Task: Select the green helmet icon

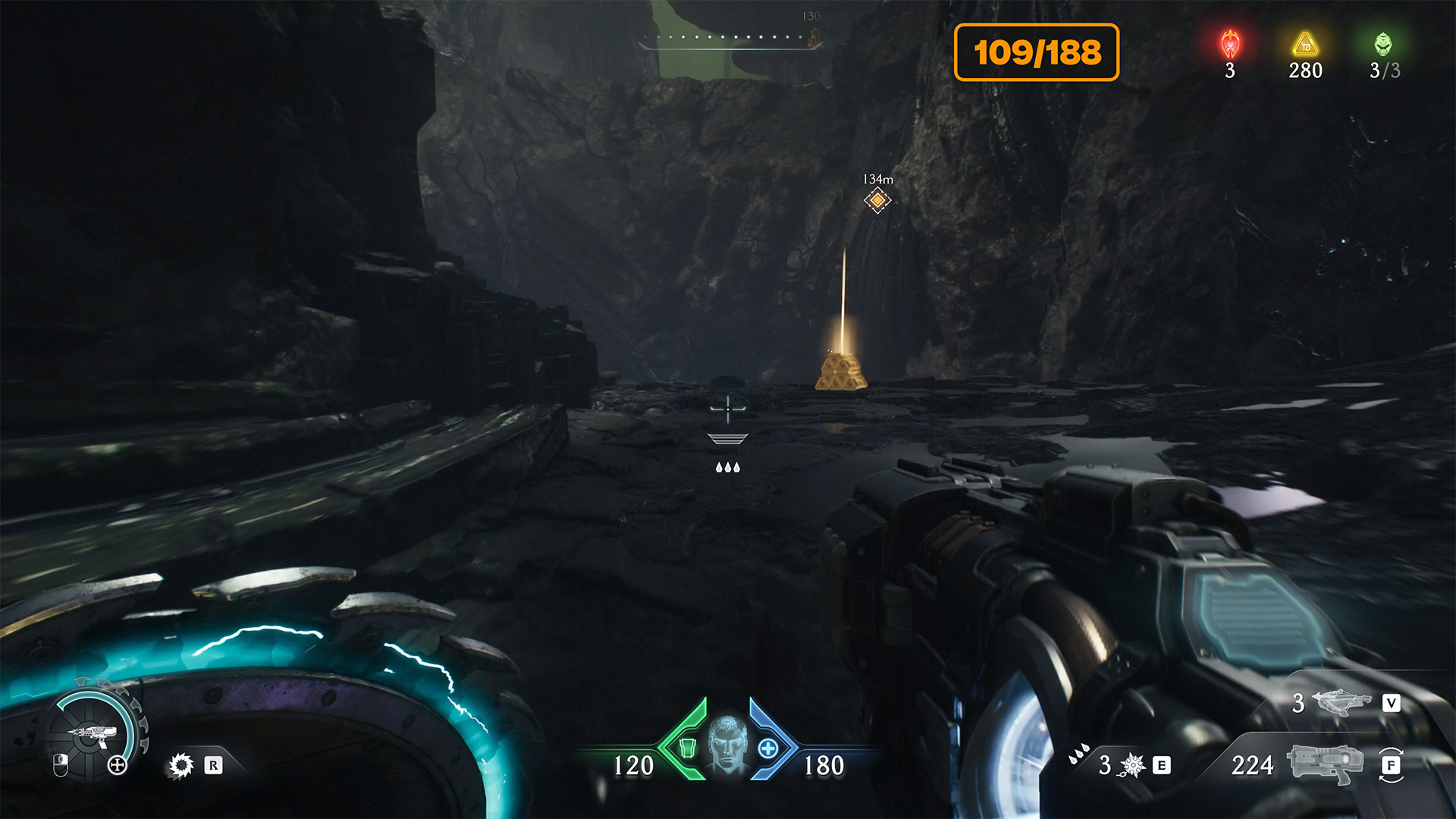Action: (x=1383, y=45)
